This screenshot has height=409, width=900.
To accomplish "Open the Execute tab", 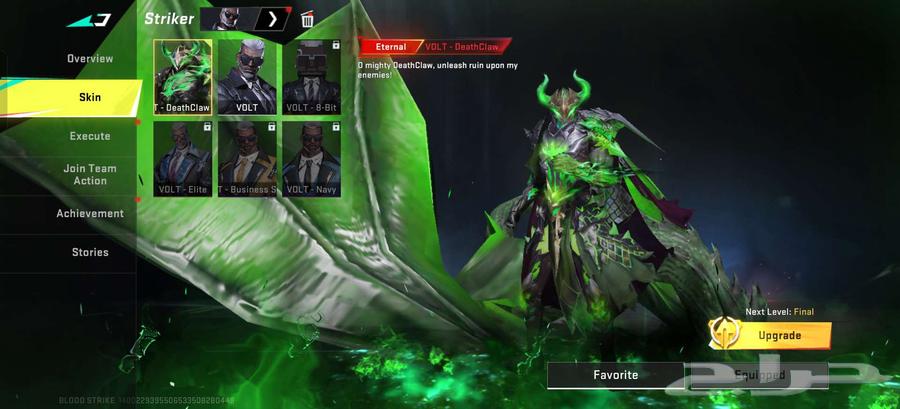I will point(90,136).
